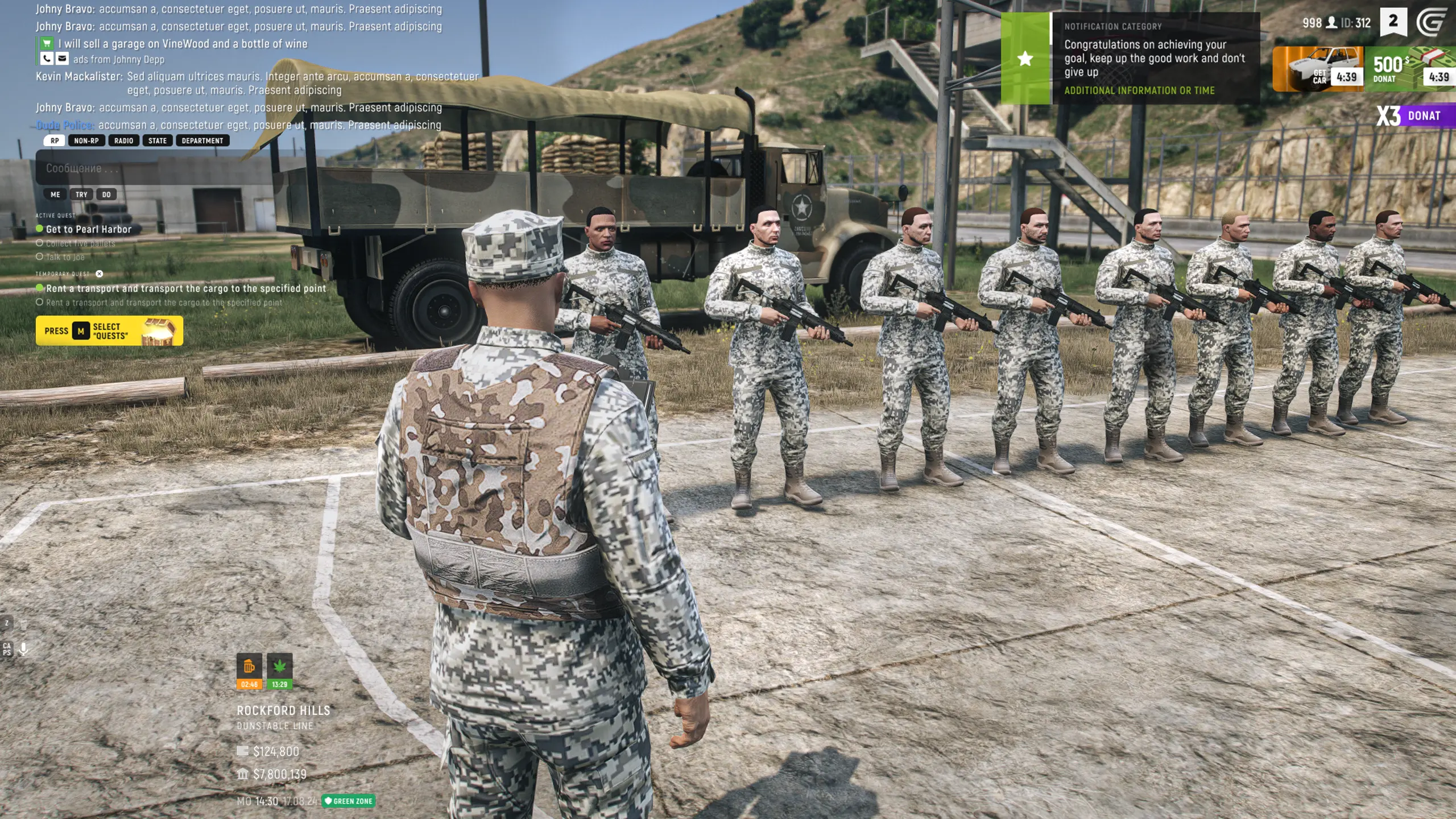Click the envelope icon on the advertisement
The width and height of the screenshot is (1456, 819).
(62, 59)
